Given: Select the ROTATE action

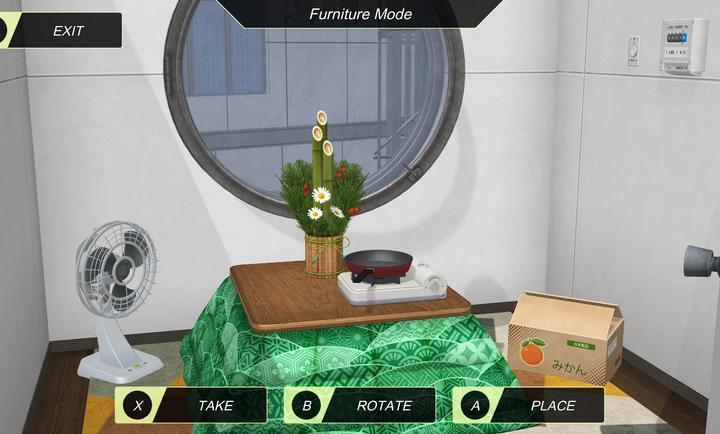Looking at the screenshot, I should click(x=361, y=405).
